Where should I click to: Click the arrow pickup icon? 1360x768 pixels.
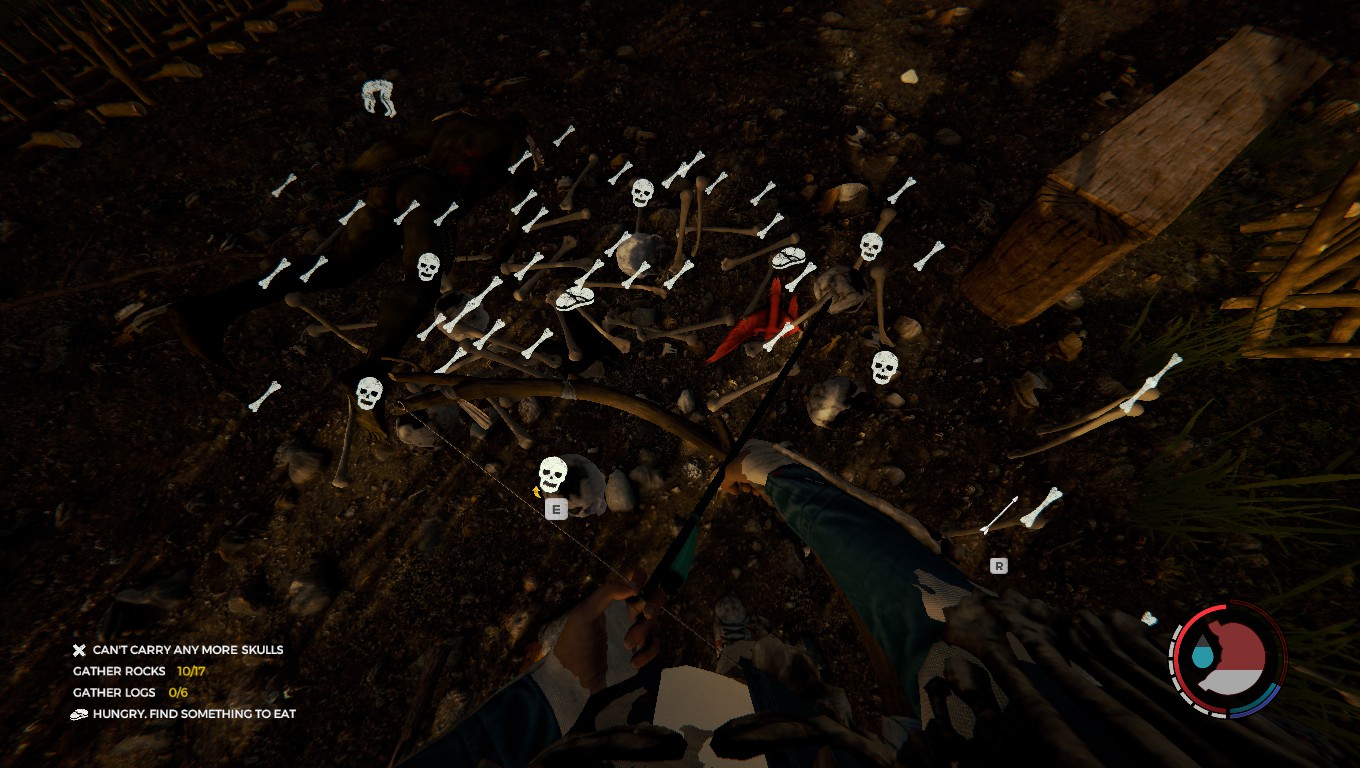point(999,515)
